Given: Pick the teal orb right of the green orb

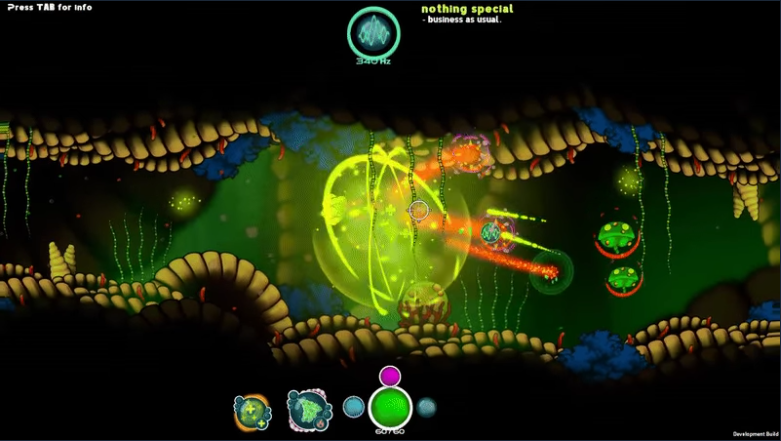Looking at the screenshot, I should (x=427, y=407).
